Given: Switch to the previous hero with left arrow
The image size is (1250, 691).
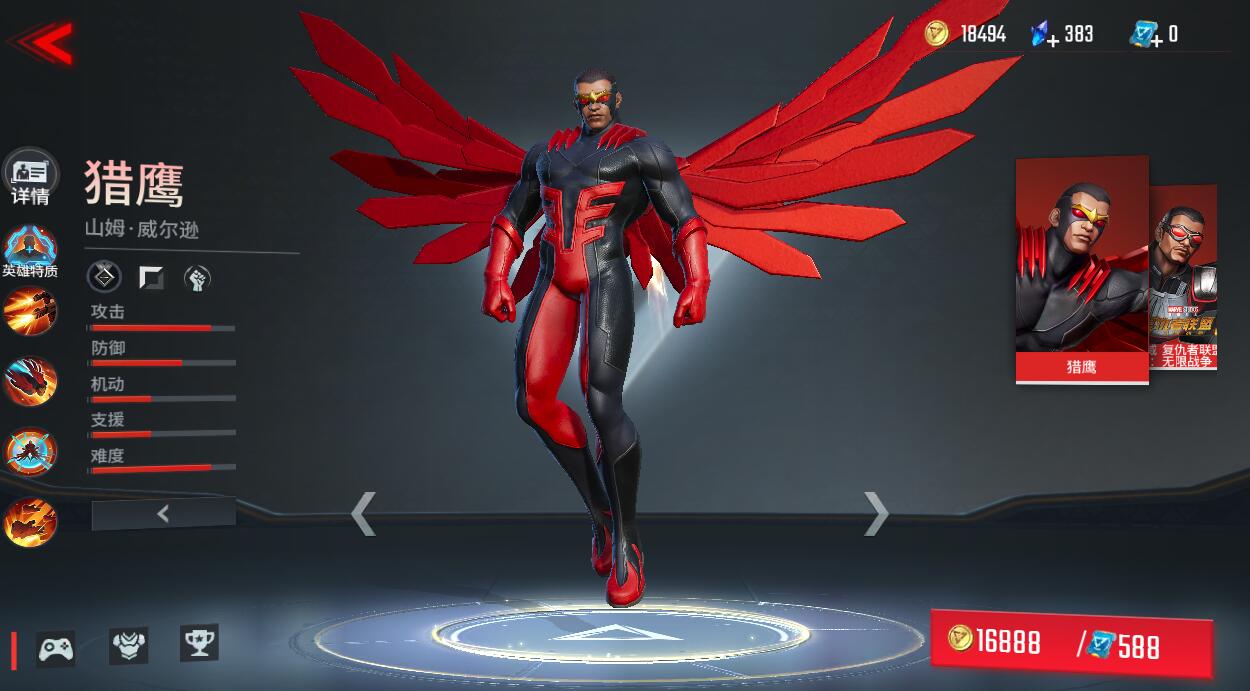Looking at the screenshot, I should [x=363, y=514].
